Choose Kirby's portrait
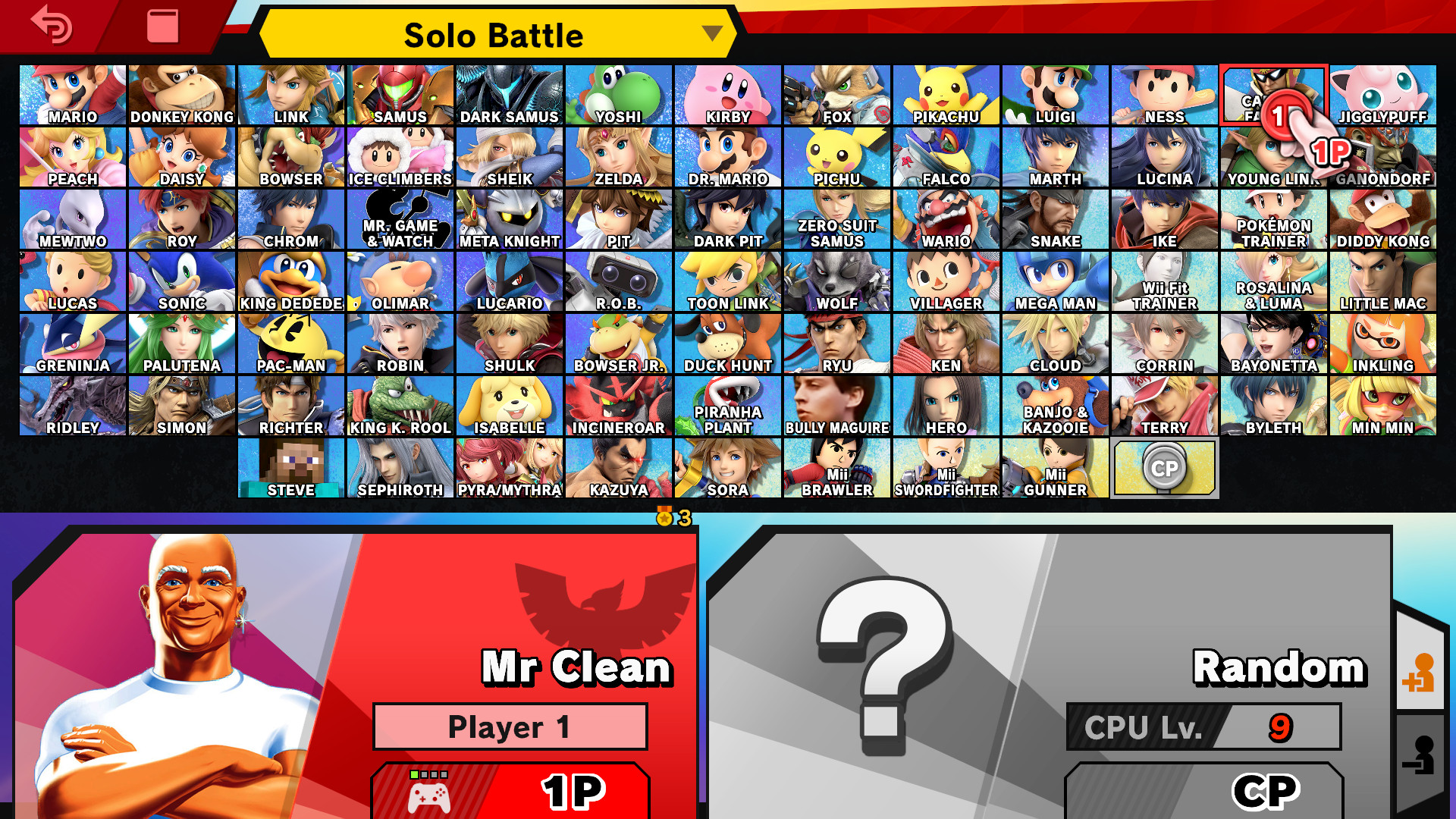1456x819 pixels. coord(727,95)
